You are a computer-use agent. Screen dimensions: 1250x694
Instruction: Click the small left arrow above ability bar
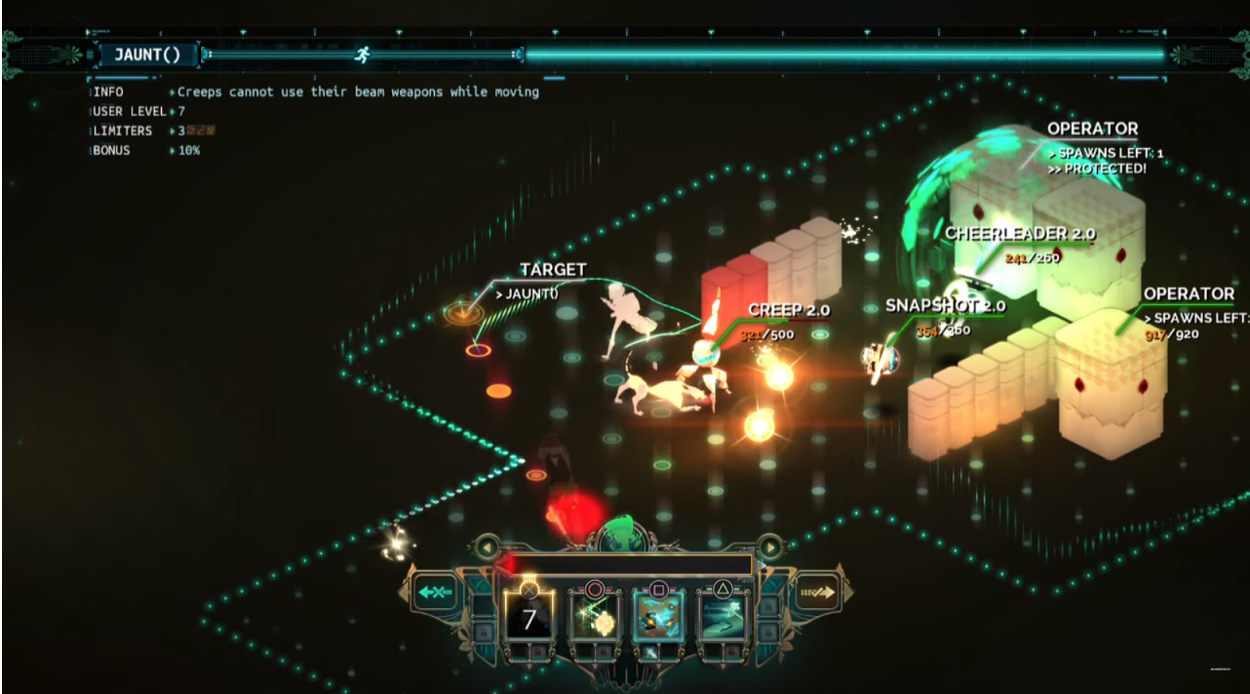coord(486,547)
